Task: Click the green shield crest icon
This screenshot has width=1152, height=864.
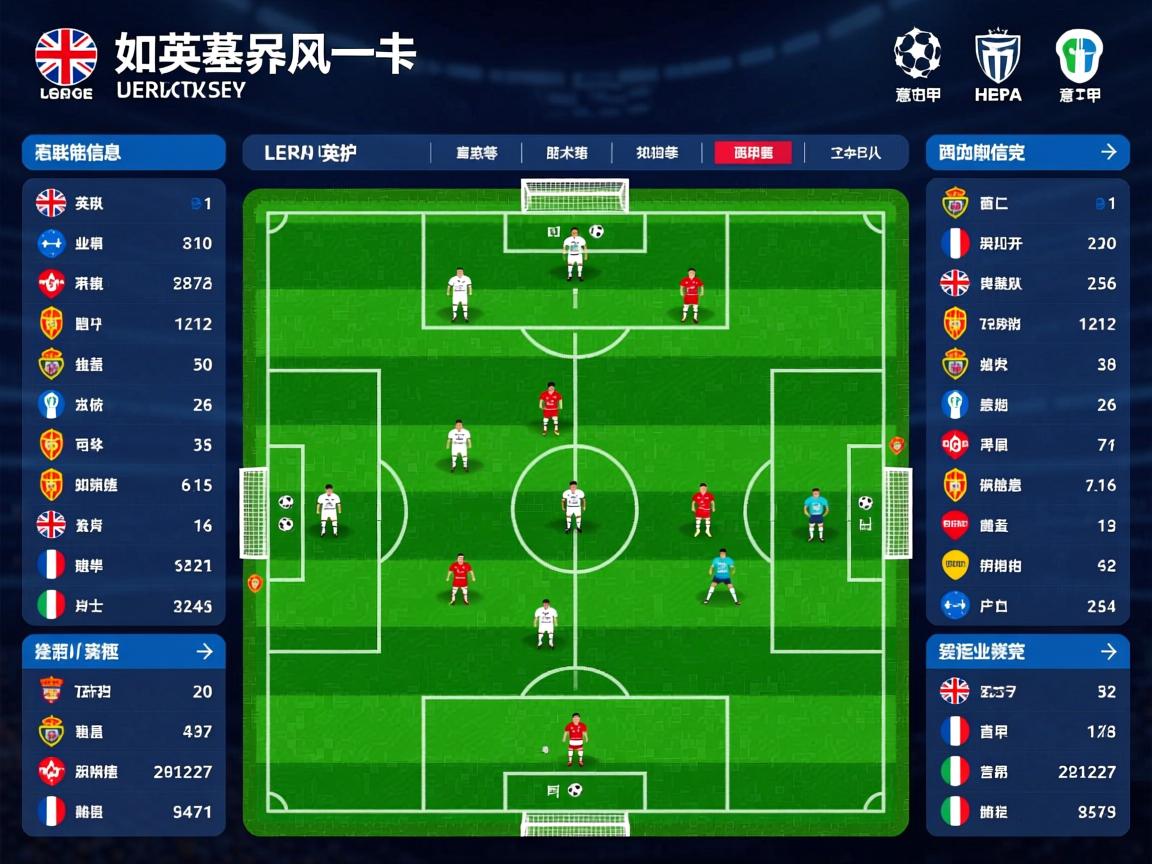Action: (1079, 56)
